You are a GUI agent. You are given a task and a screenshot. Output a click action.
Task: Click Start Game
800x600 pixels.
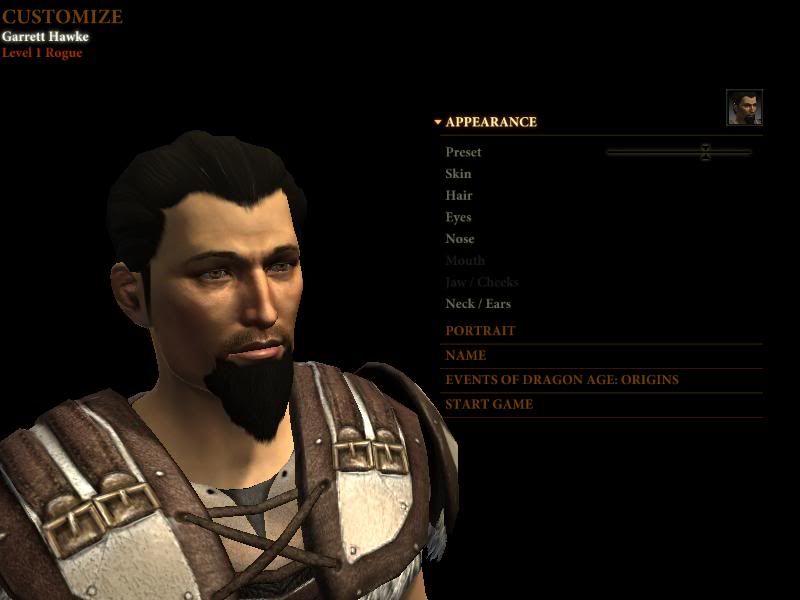pyautogui.click(x=489, y=405)
